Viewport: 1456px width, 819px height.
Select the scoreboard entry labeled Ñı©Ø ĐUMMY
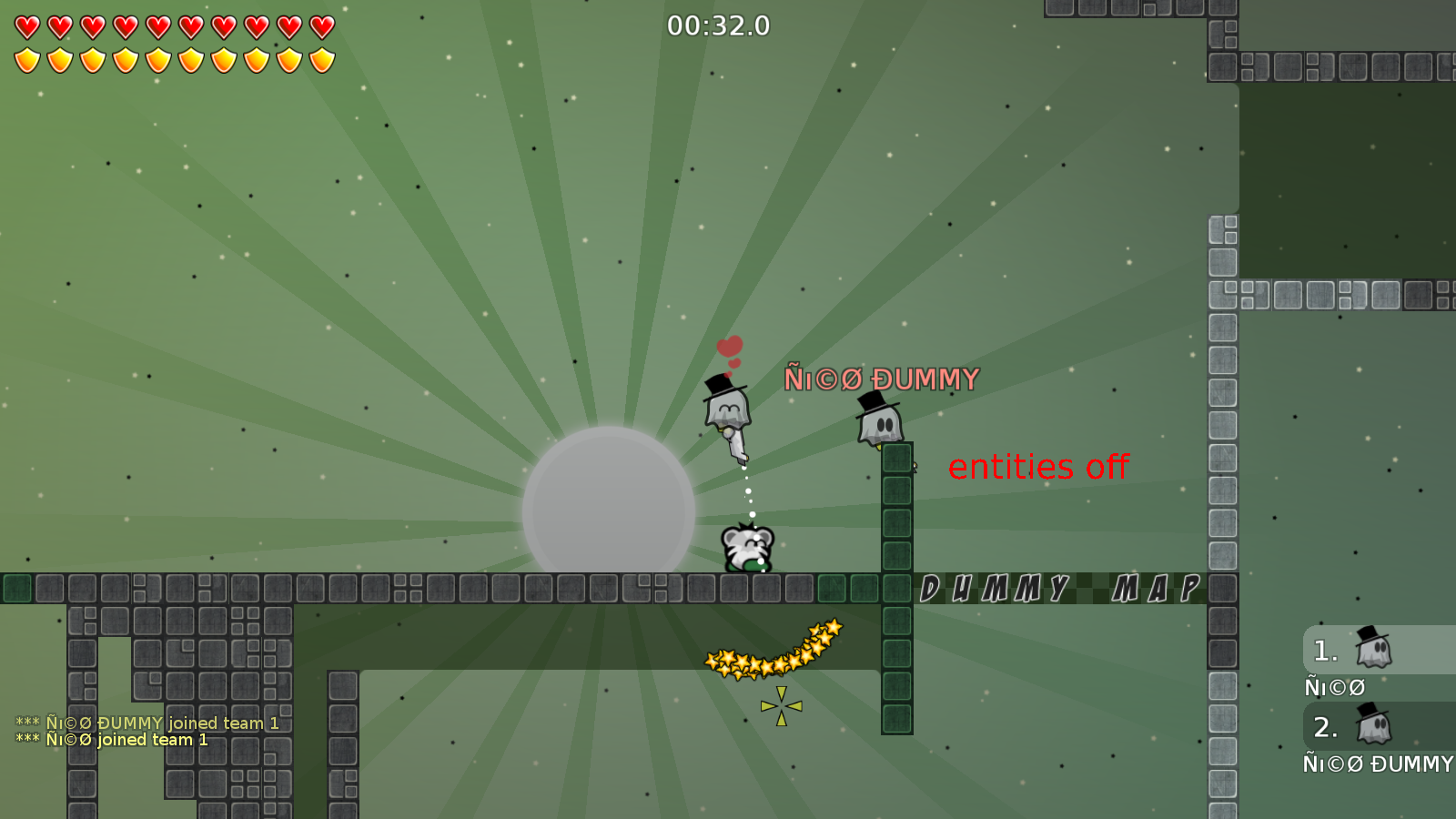[1377, 764]
